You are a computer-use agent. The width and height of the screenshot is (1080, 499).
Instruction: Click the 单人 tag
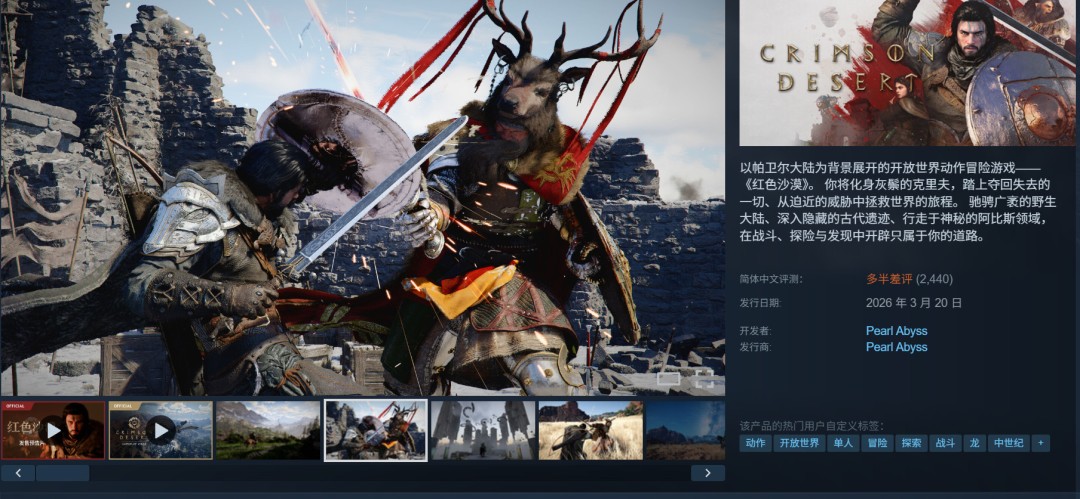(843, 443)
